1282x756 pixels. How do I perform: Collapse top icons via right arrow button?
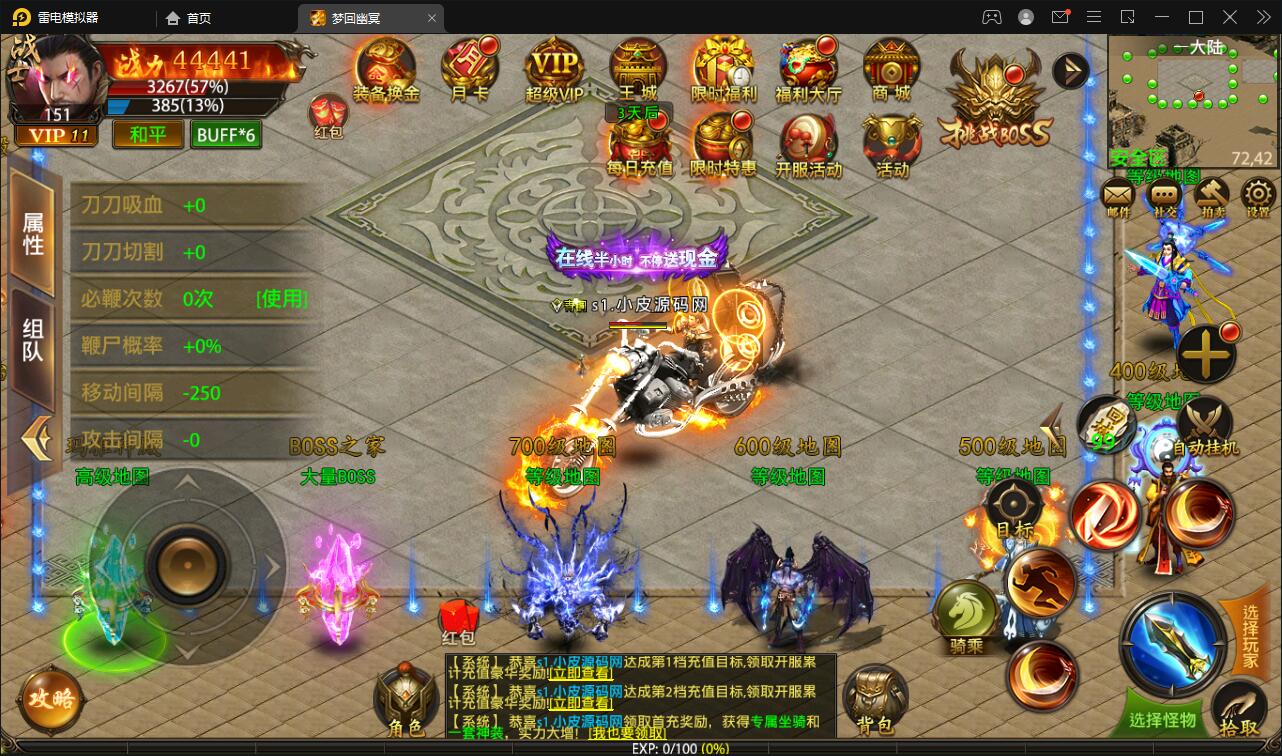1070,70
